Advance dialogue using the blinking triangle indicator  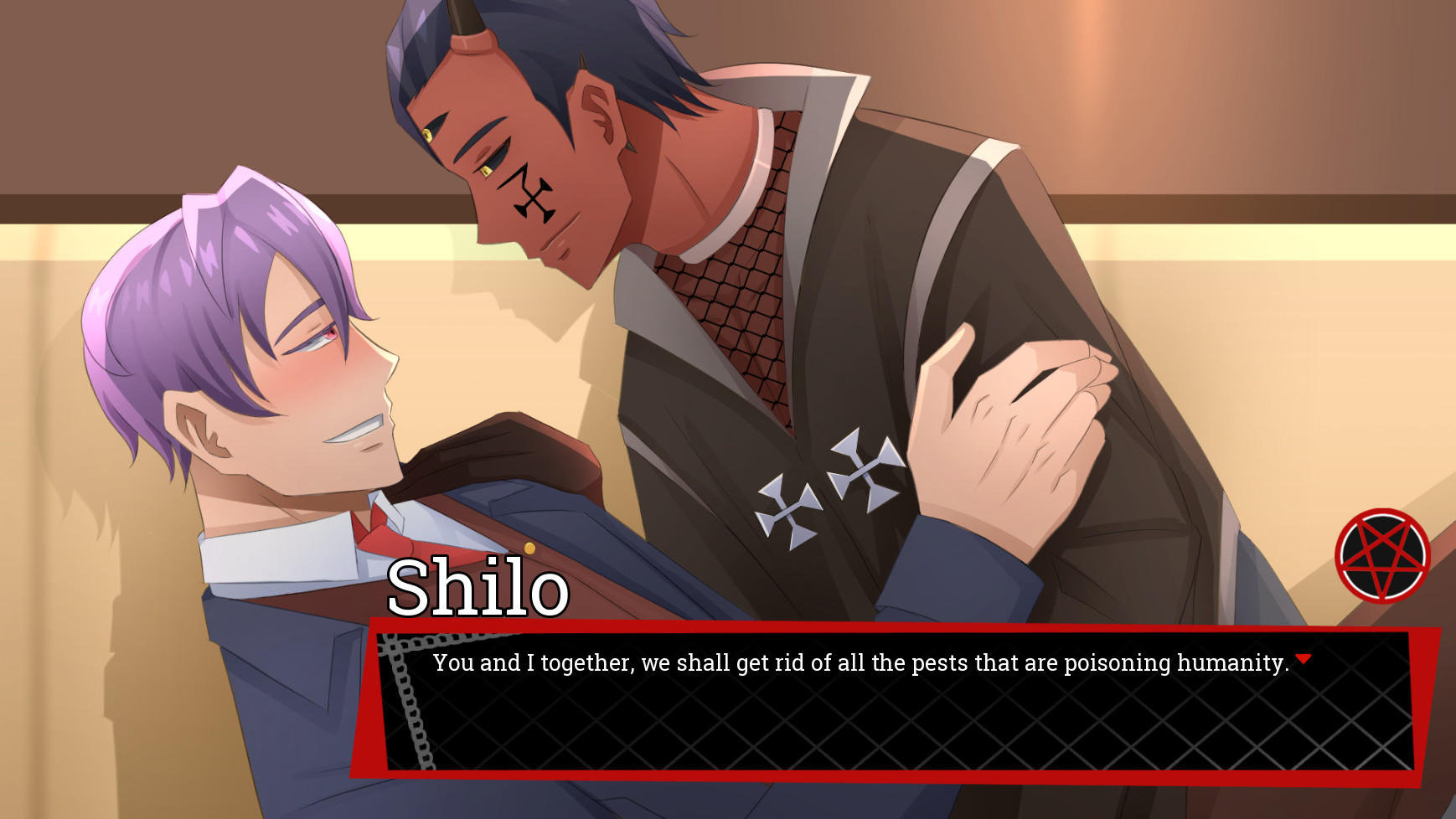point(1304,658)
